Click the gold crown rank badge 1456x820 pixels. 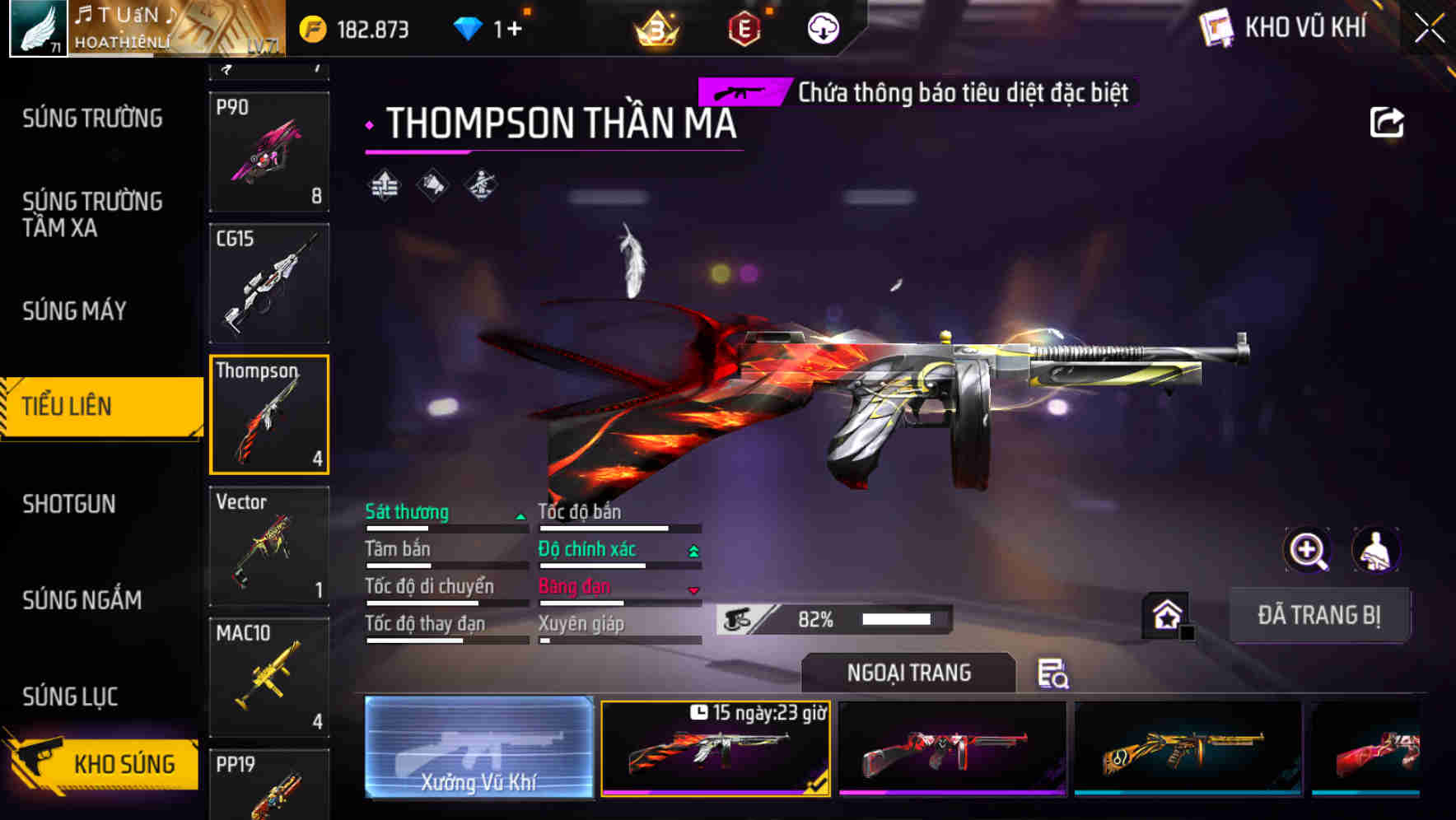pos(656,29)
